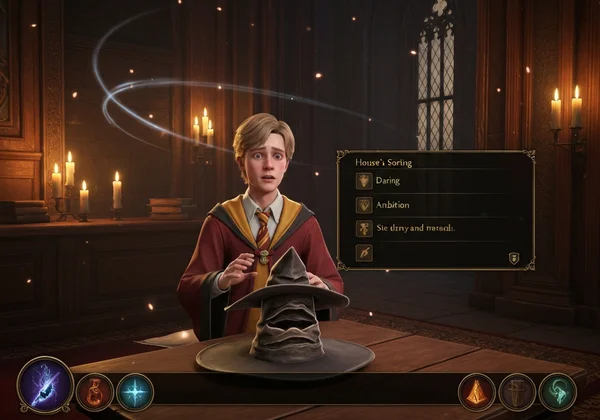Activate the orange flame pyramid ability
The height and width of the screenshot is (420, 600).
[x=477, y=391]
